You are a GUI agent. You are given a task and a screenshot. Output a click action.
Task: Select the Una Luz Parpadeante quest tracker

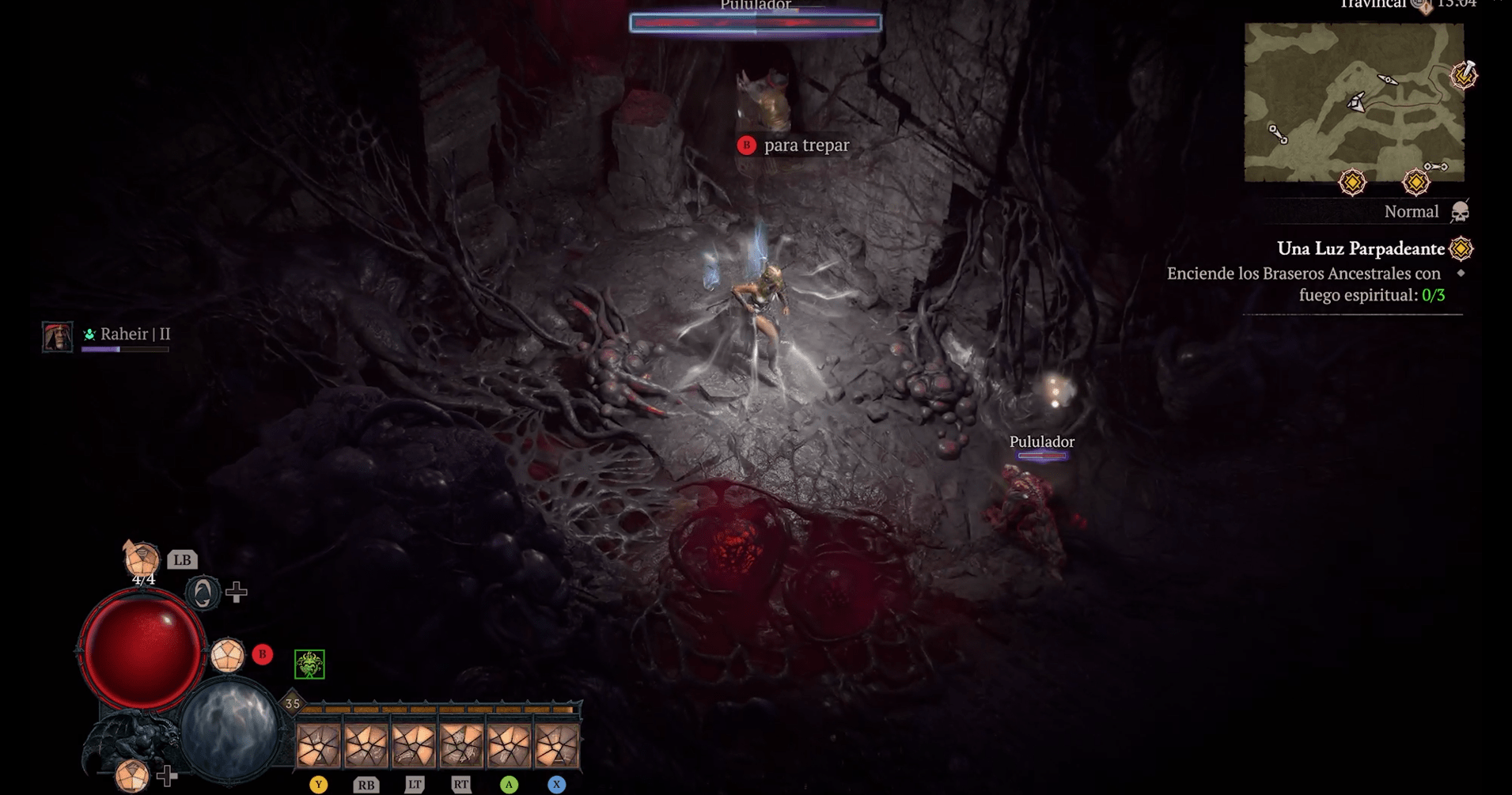(x=1360, y=248)
